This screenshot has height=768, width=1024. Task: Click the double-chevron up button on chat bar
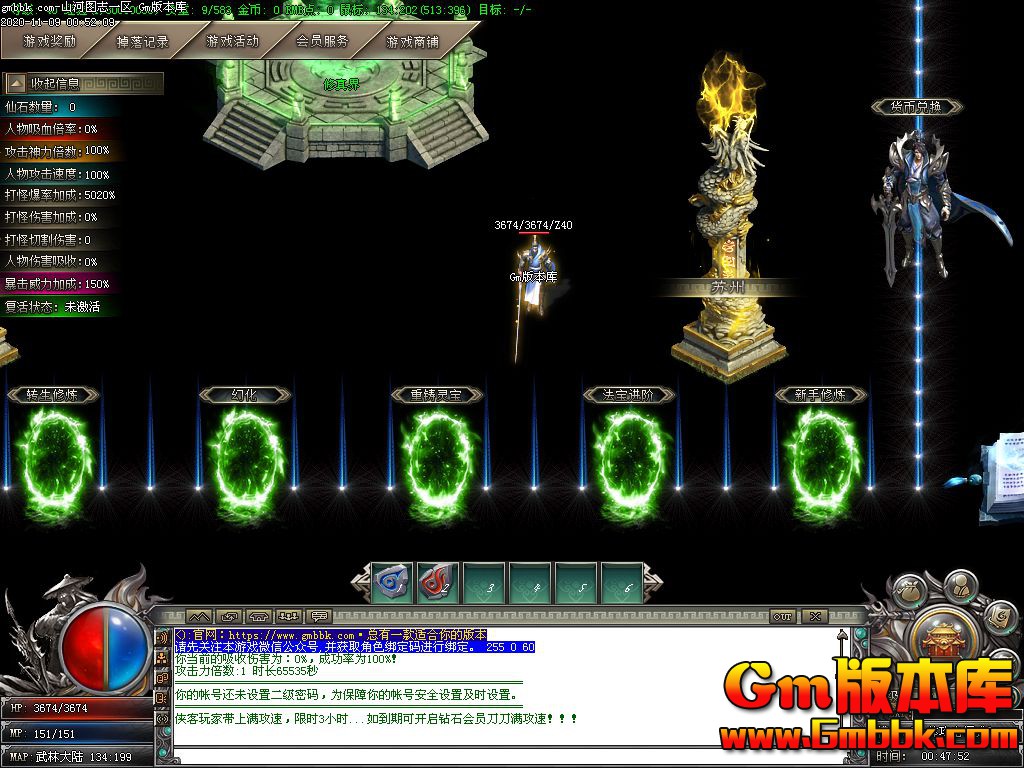point(198,617)
